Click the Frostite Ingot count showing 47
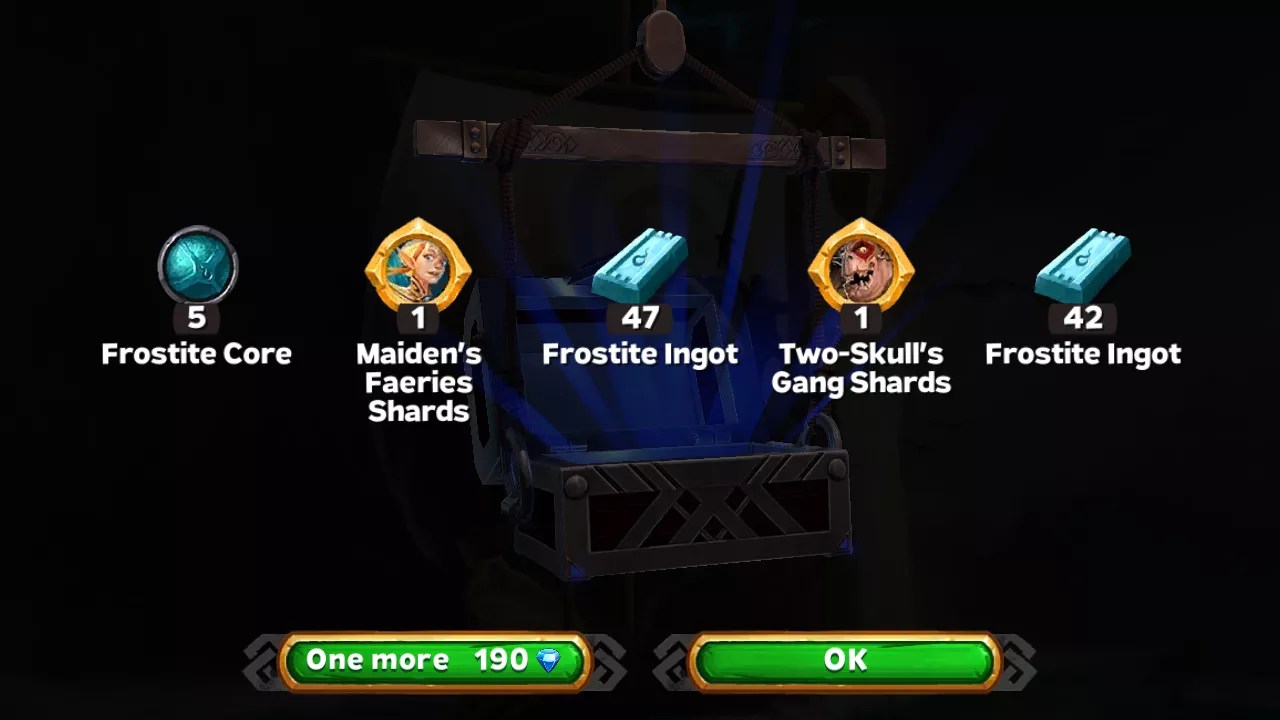 pyautogui.click(x=640, y=318)
